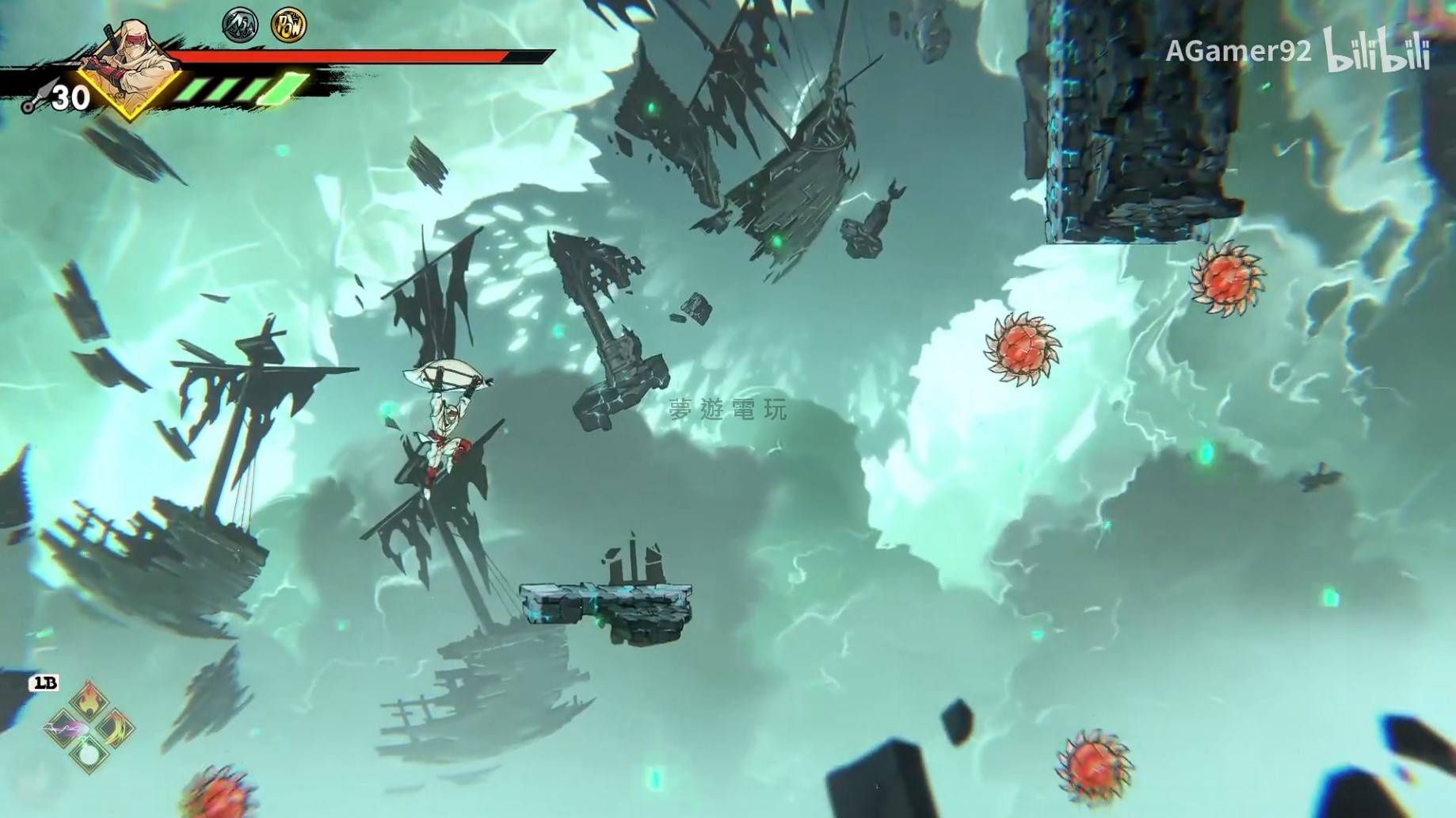Activate the yellow-green slash ninpo ability
This screenshot has height=818, width=1456.
[116, 727]
